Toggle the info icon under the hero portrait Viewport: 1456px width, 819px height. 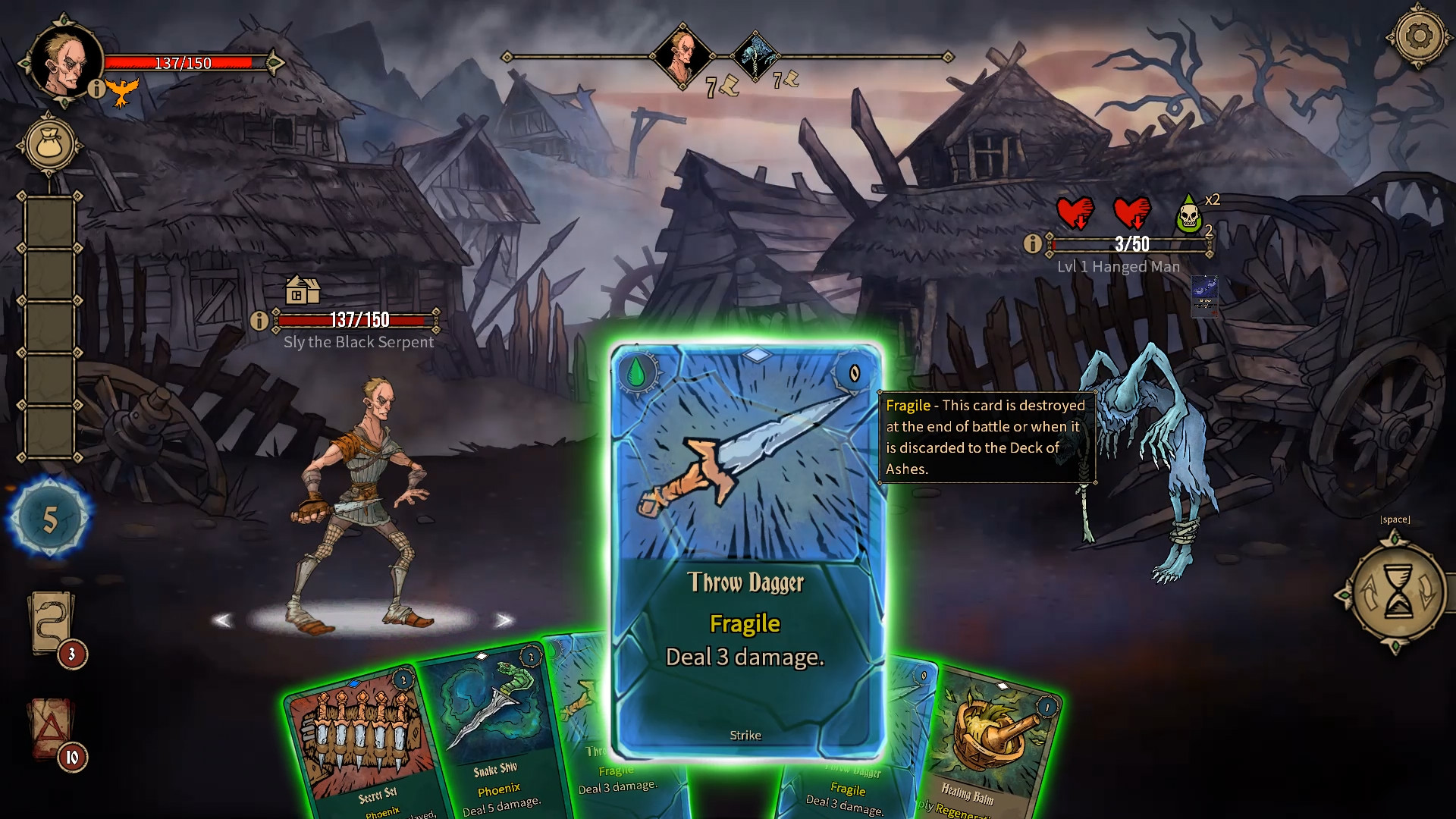coord(96,90)
